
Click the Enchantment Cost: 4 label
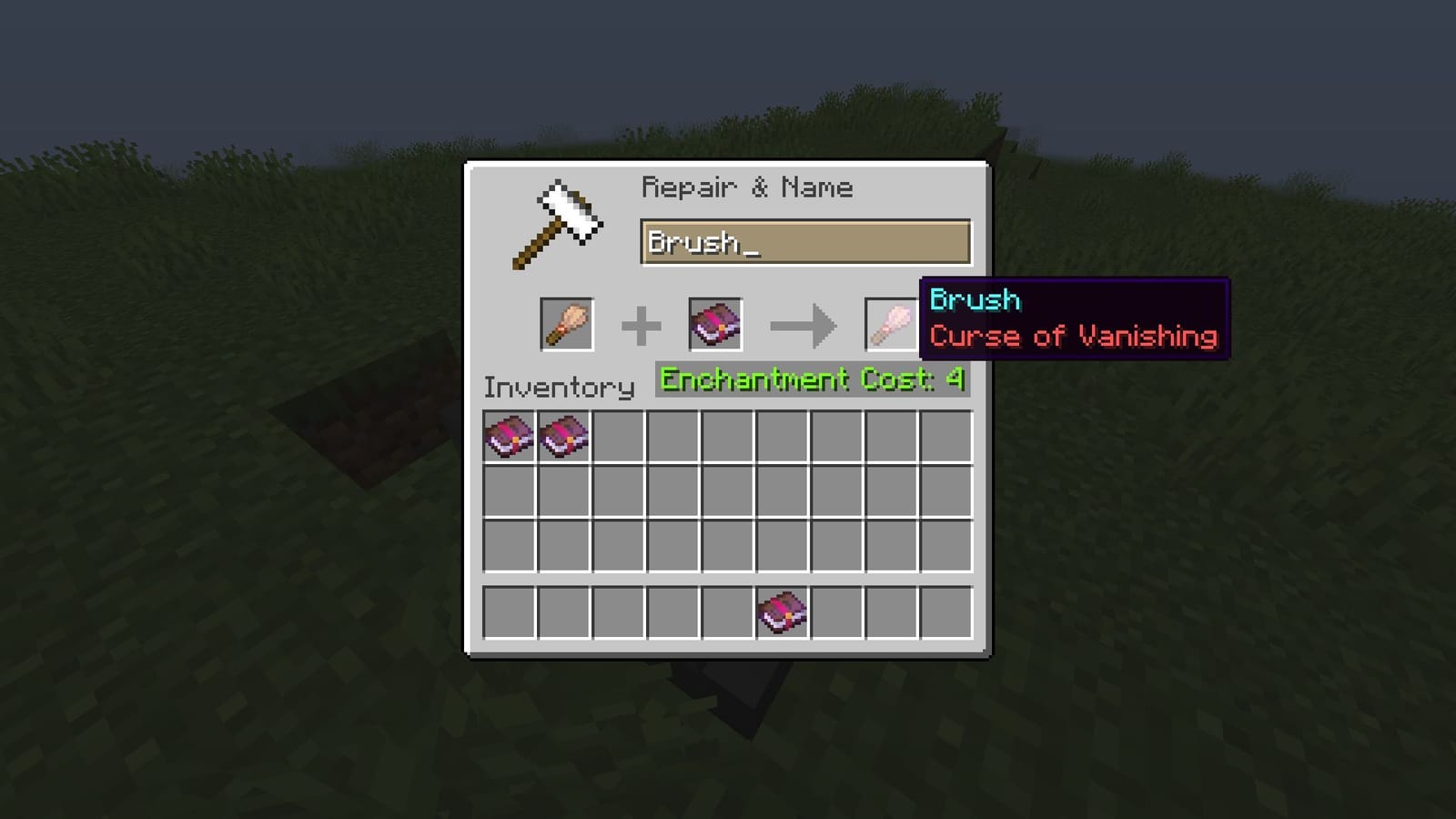[x=810, y=379]
